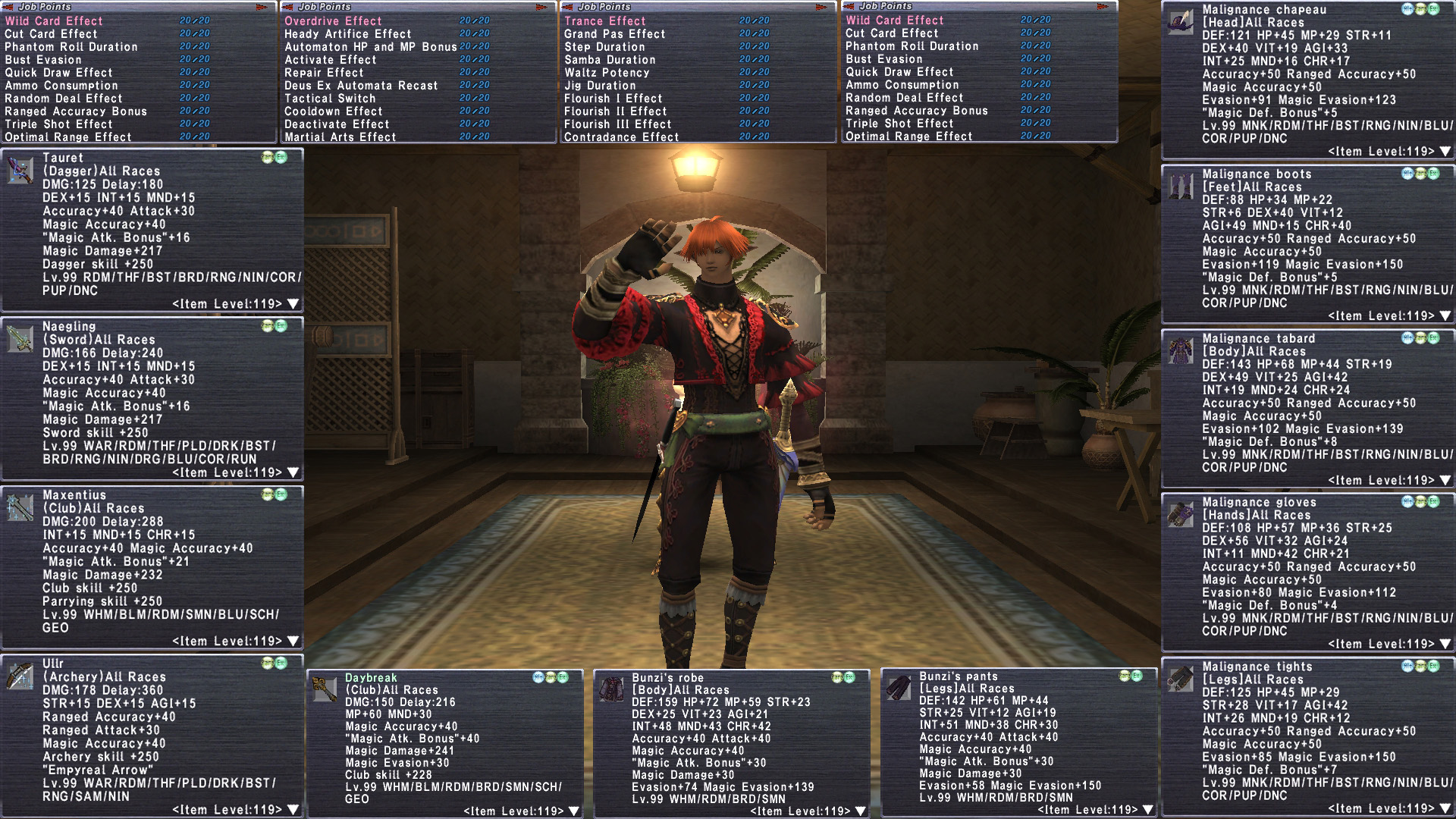Click the Daybreak club item icon
1456x819 pixels.
pos(325,689)
